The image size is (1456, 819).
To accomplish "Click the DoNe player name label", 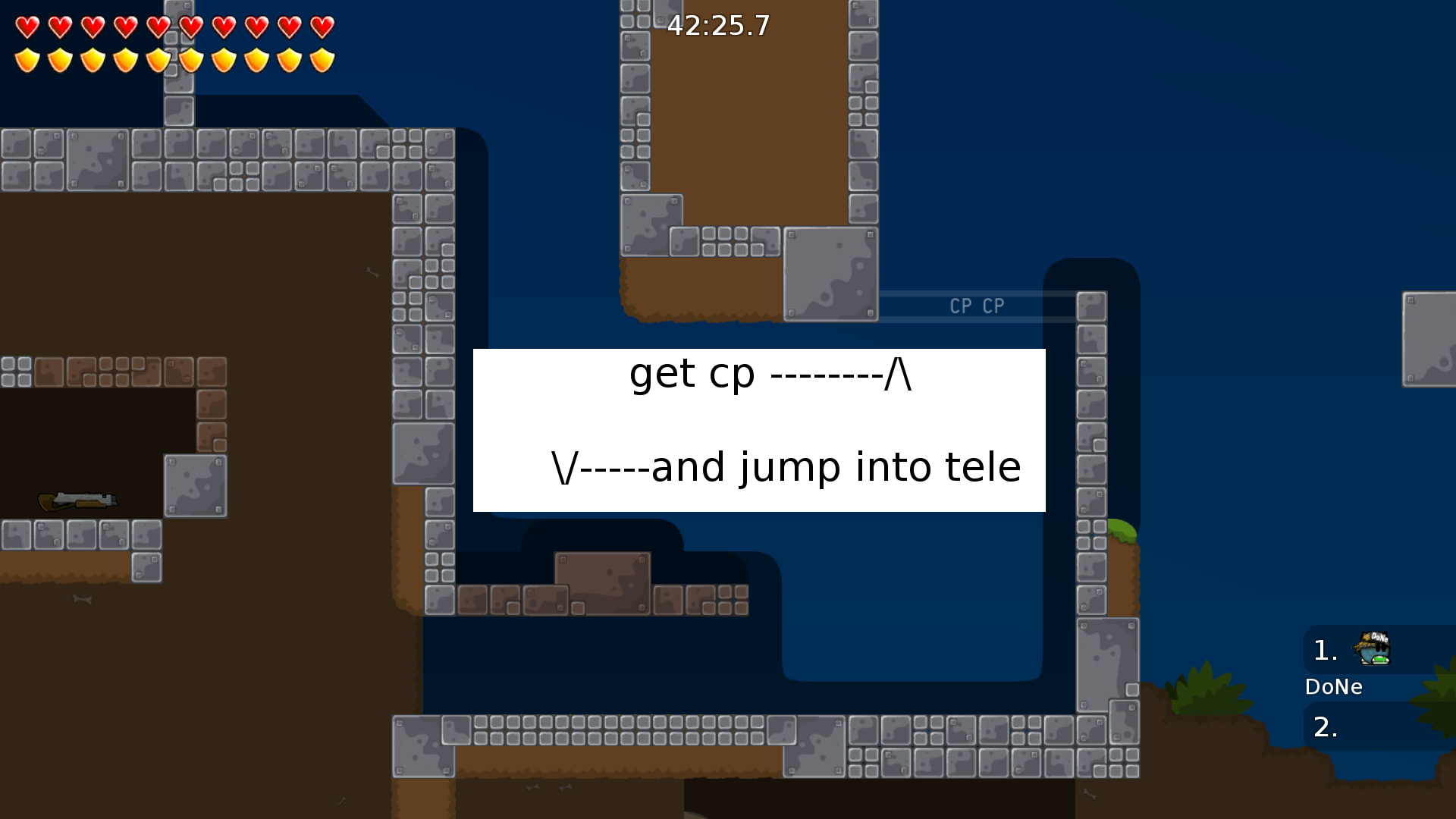I will [1335, 687].
